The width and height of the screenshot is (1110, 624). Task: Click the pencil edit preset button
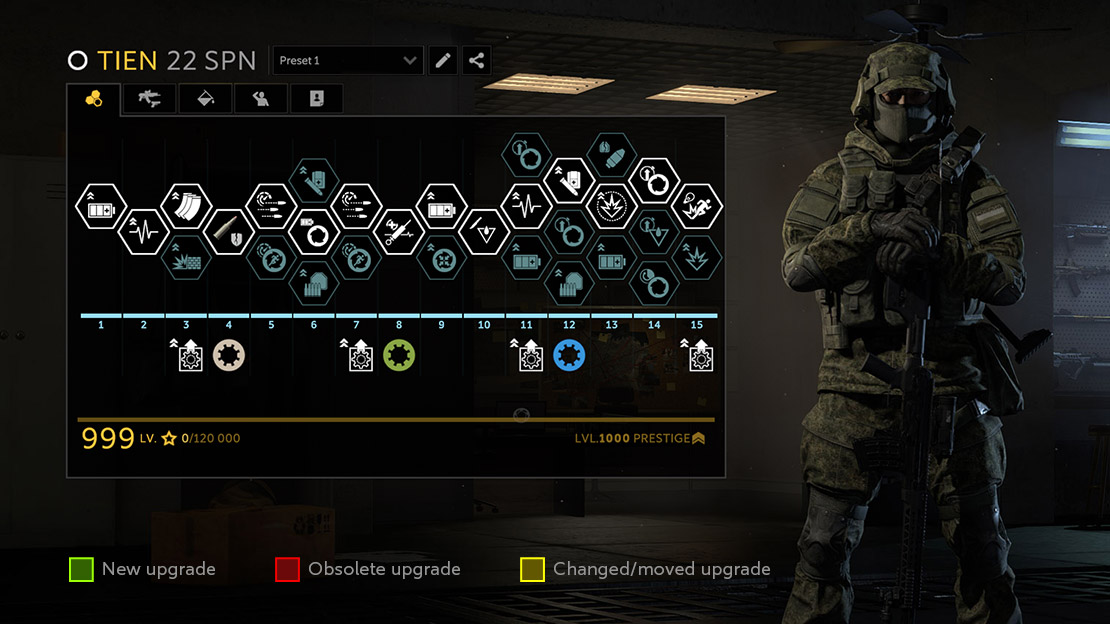point(443,61)
